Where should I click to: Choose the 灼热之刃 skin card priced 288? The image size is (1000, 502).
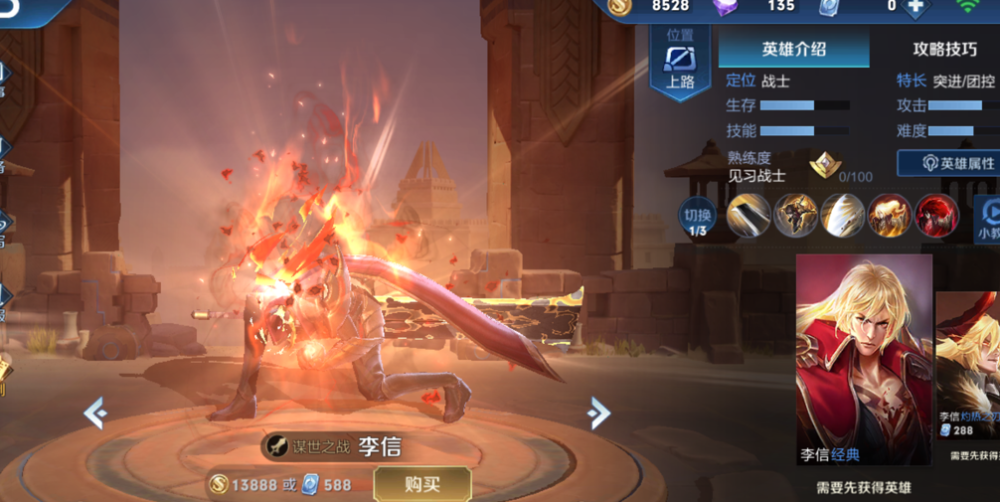click(x=968, y=370)
